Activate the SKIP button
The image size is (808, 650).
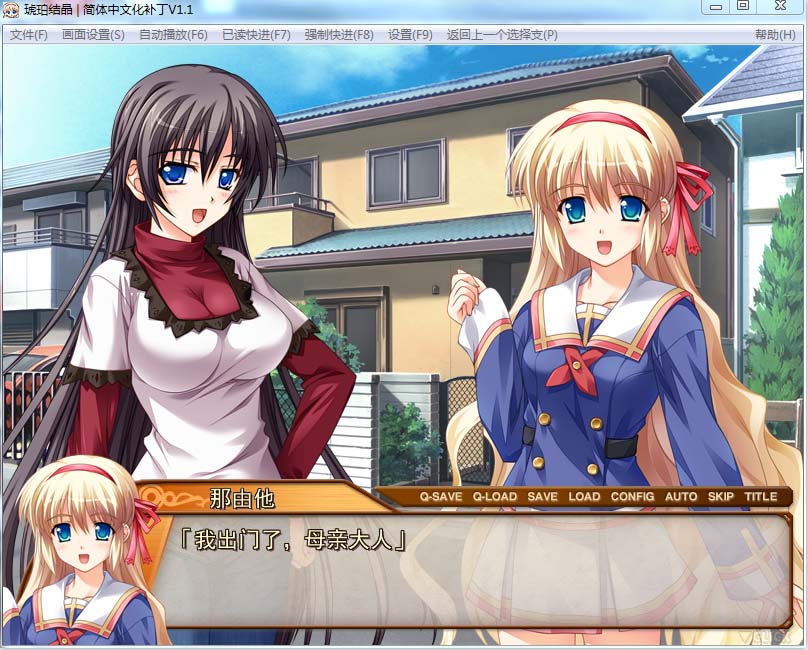(720, 497)
